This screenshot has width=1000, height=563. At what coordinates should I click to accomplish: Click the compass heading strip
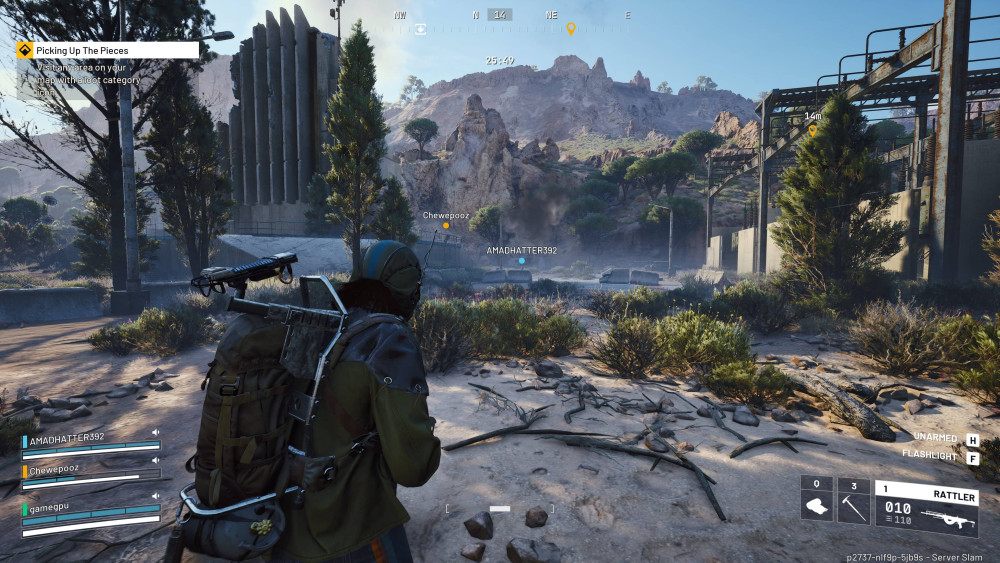click(500, 15)
